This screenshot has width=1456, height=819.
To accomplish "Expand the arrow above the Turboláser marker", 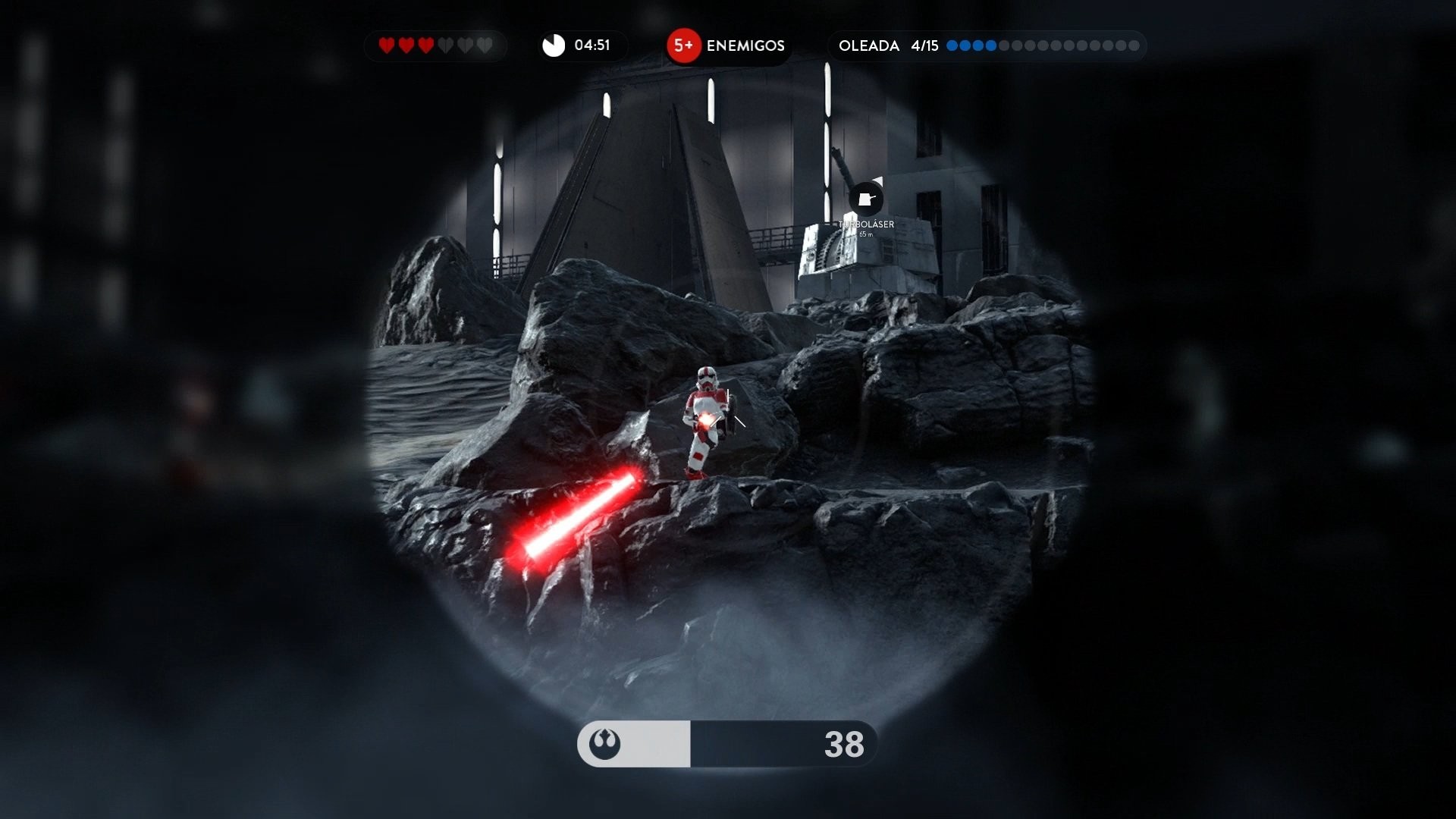I will [x=879, y=181].
